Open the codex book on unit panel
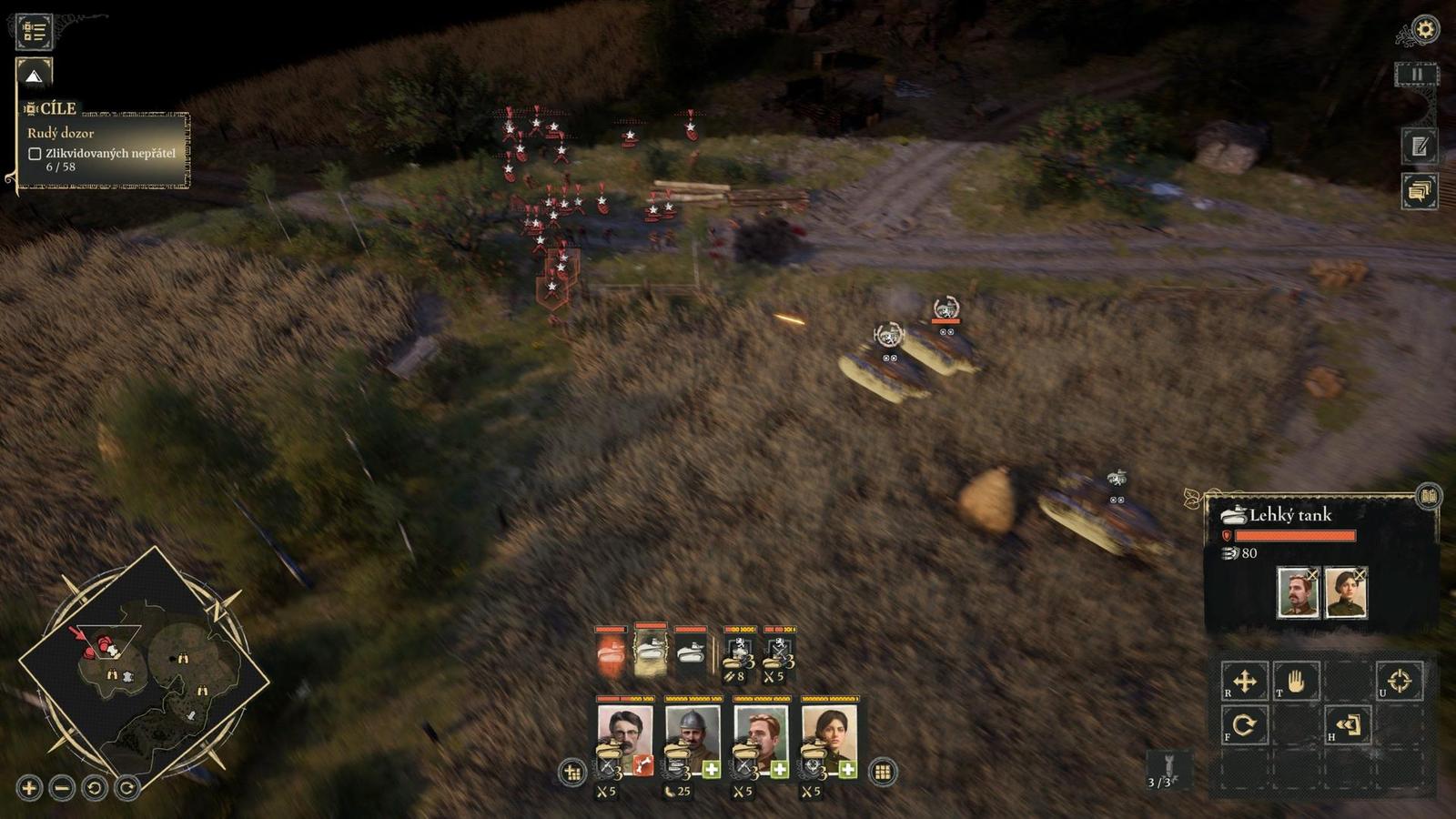The image size is (1456, 819). pyautogui.click(x=1429, y=496)
